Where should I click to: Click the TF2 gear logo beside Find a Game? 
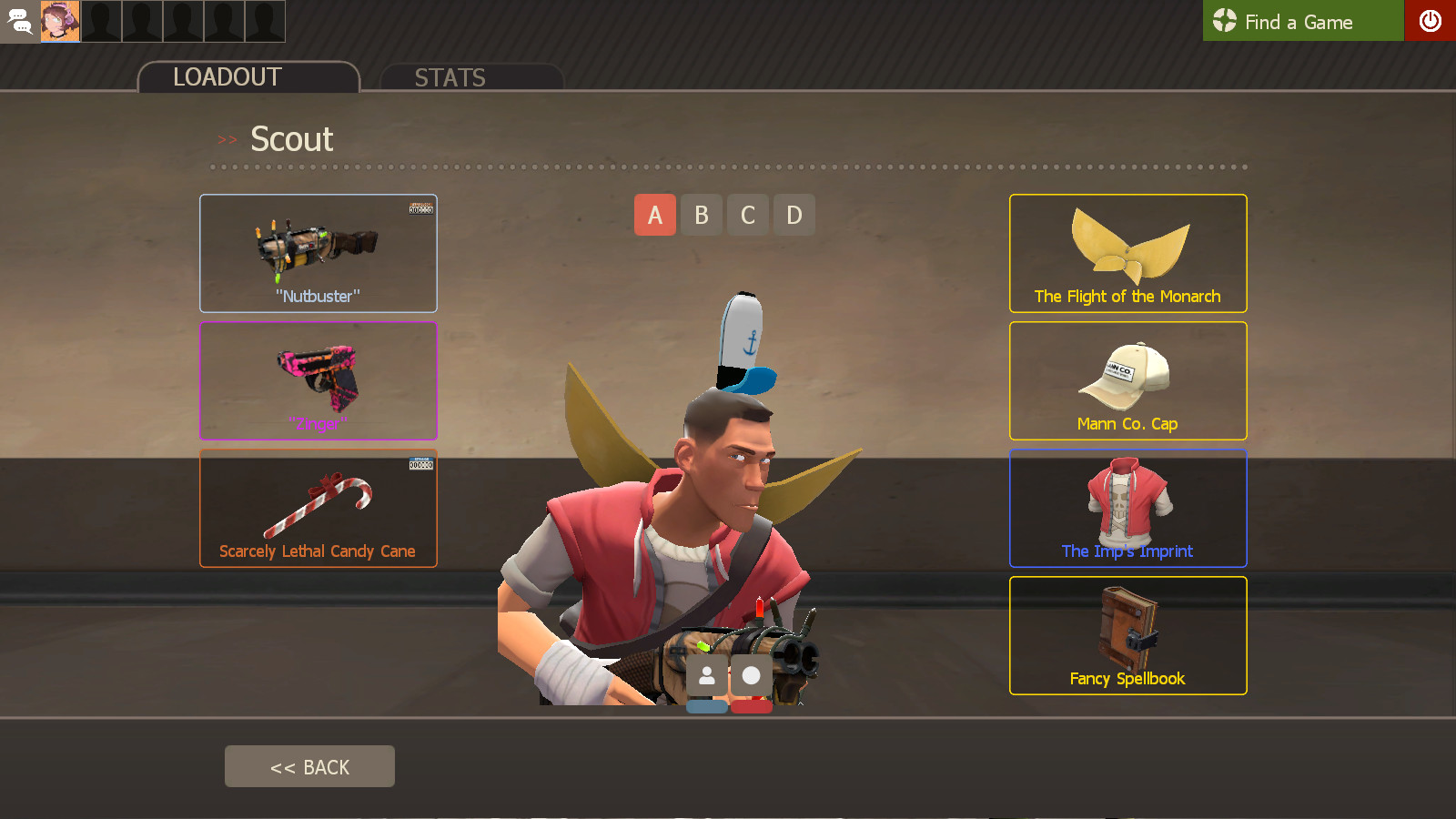pyautogui.click(x=1224, y=21)
